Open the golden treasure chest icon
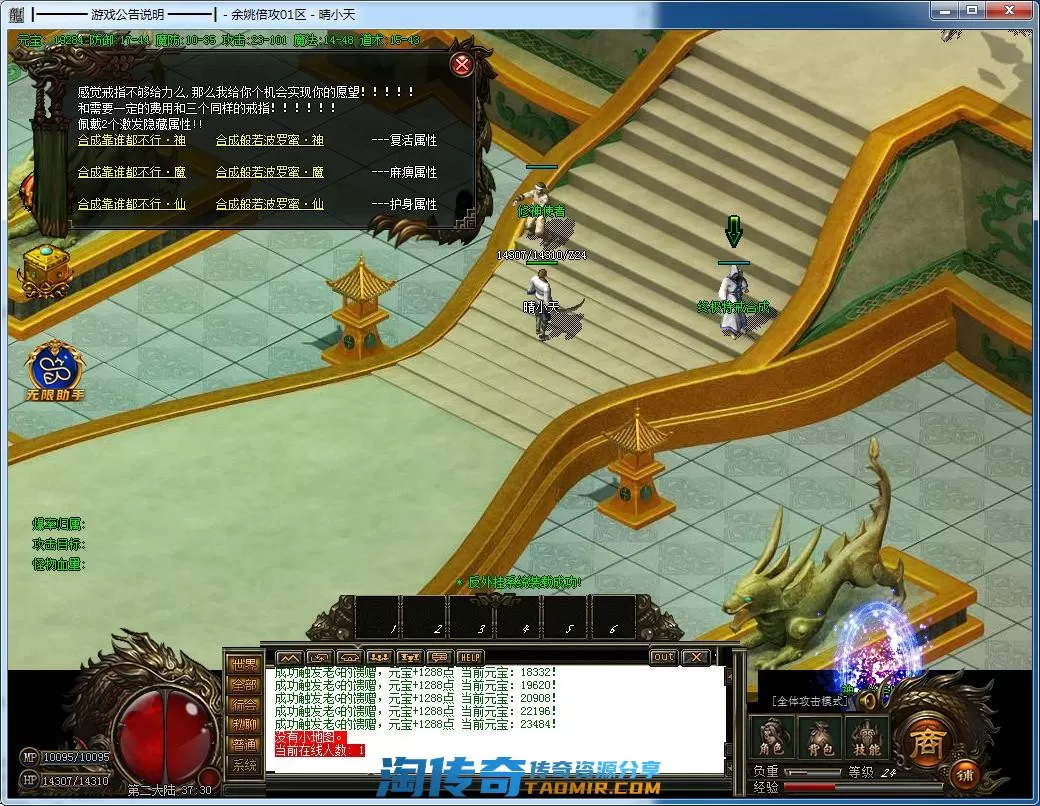This screenshot has height=806, width=1040. (x=45, y=268)
